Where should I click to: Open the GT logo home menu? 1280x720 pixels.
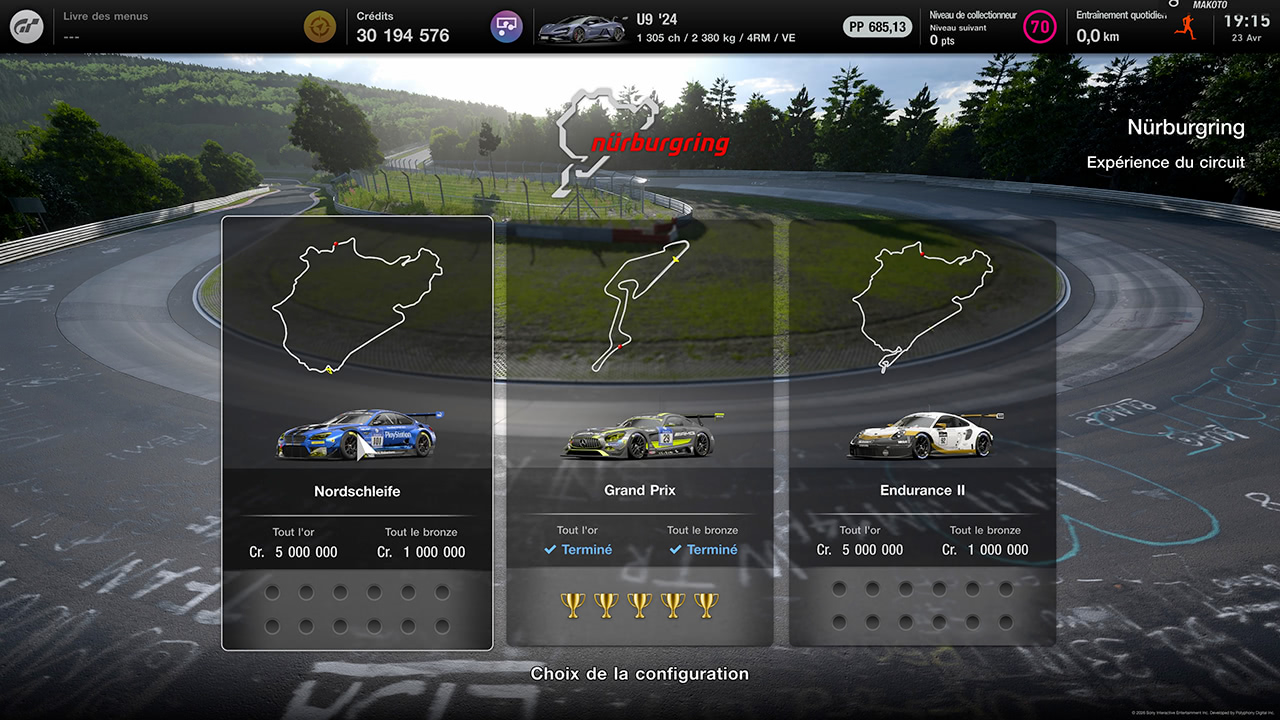point(25,25)
